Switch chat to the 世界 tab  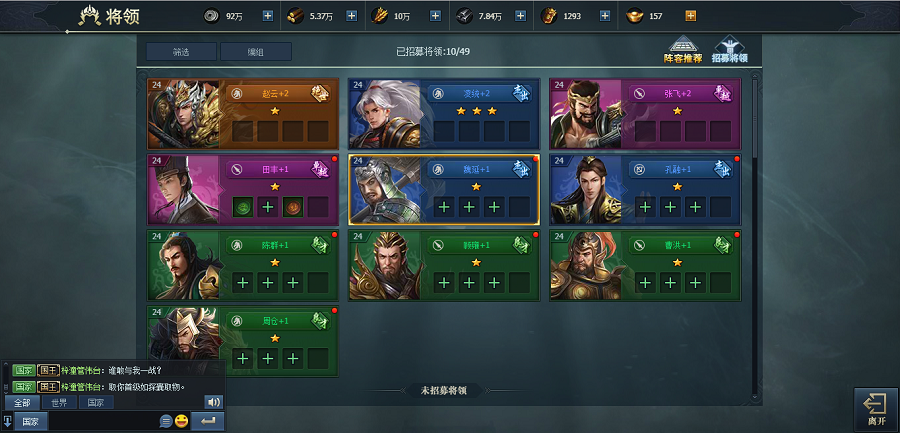pyautogui.click(x=59, y=402)
